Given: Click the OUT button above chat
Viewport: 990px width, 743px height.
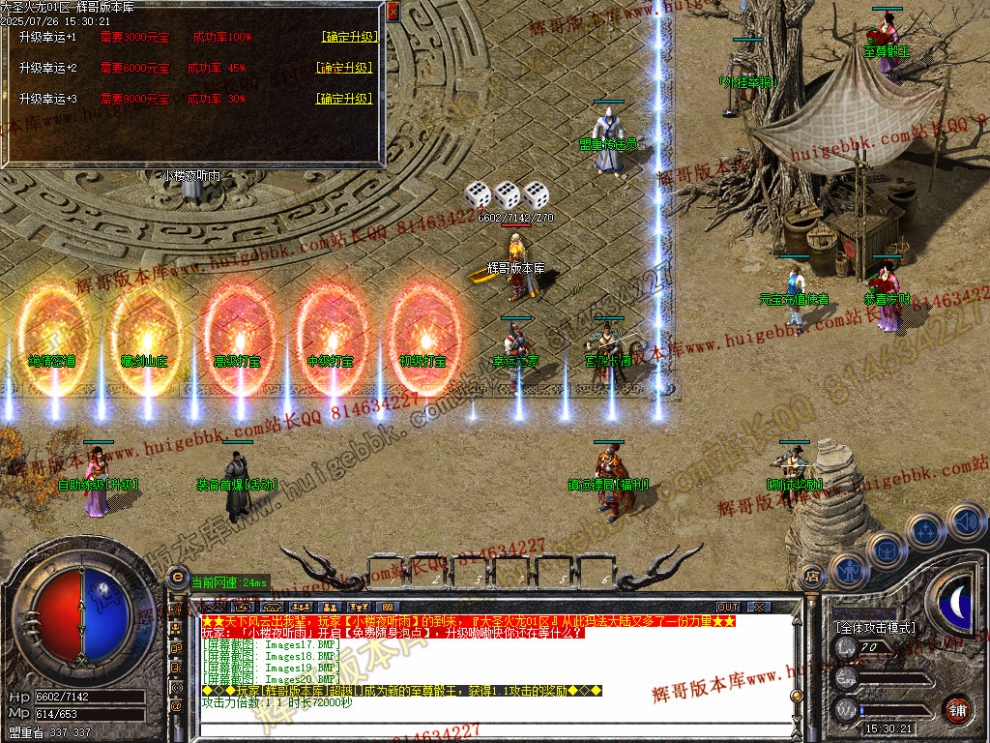Looking at the screenshot, I should (728, 607).
